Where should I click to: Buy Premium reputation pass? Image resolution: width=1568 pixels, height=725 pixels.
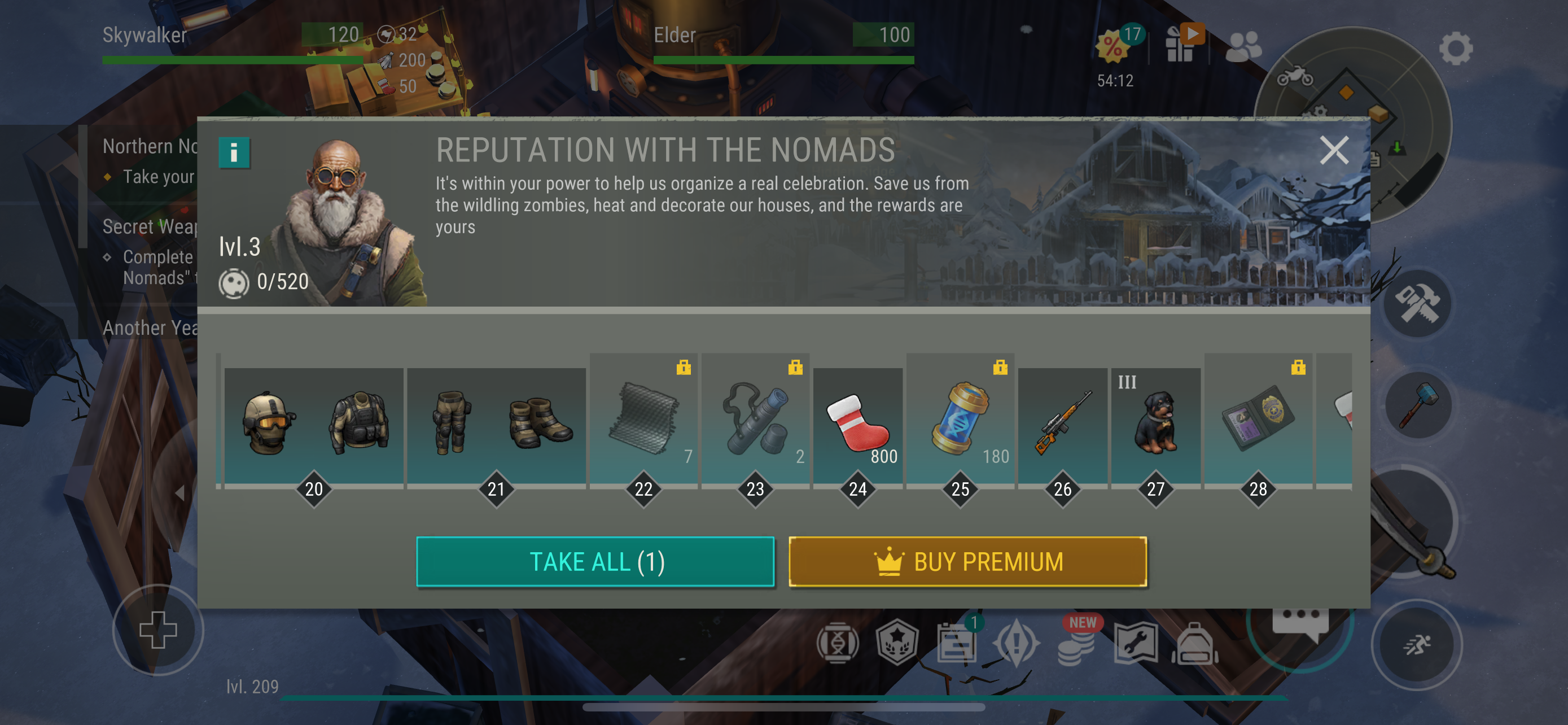(x=967, y=561)
